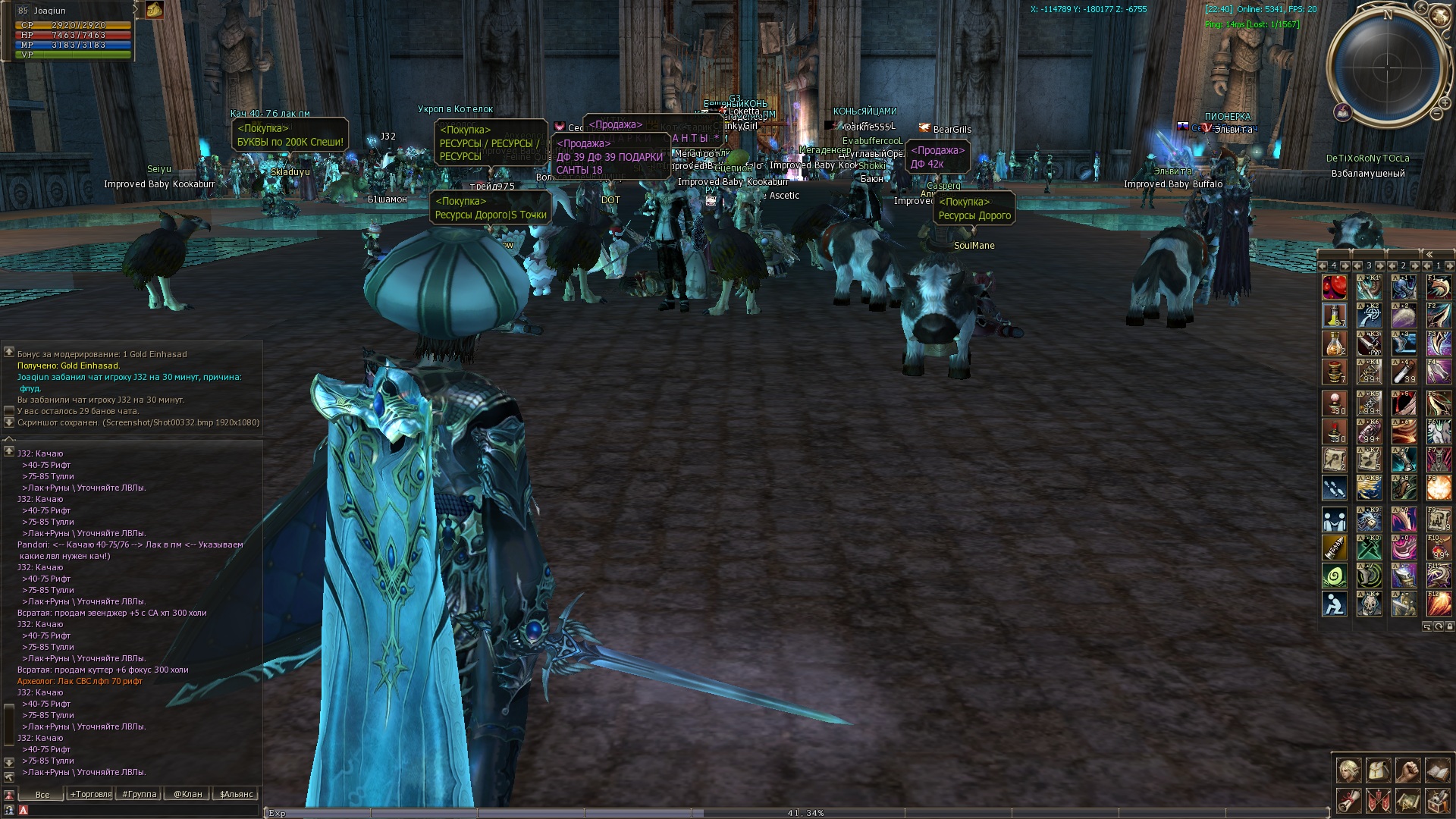Screen dimensions: 1456x819
Task: Switch to the +Торговля chat tab
Action: pyautogui.click(x=90, y=794)
